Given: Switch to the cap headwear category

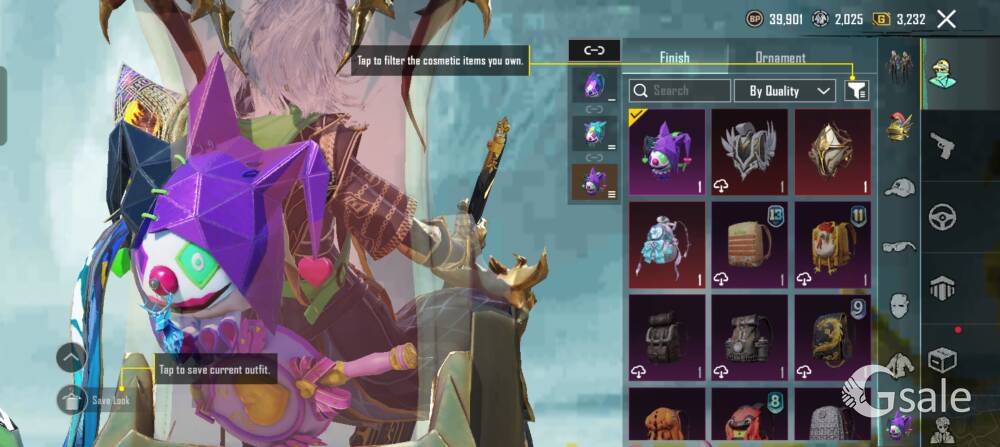Looking at the screenshot, I should [899, 188].
